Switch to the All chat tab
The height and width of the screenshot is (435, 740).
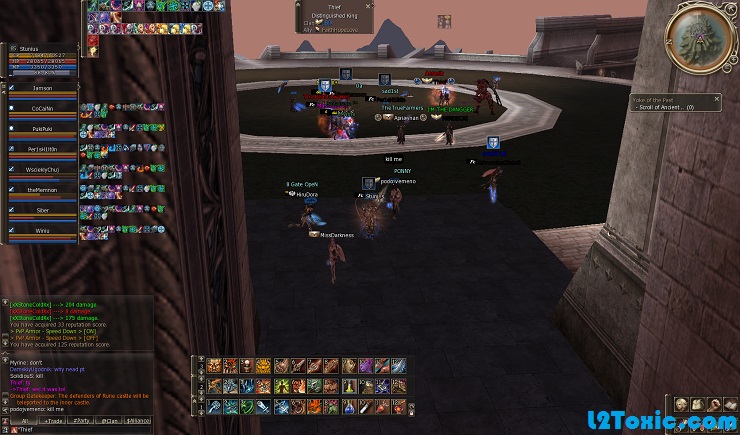(24, 420)
